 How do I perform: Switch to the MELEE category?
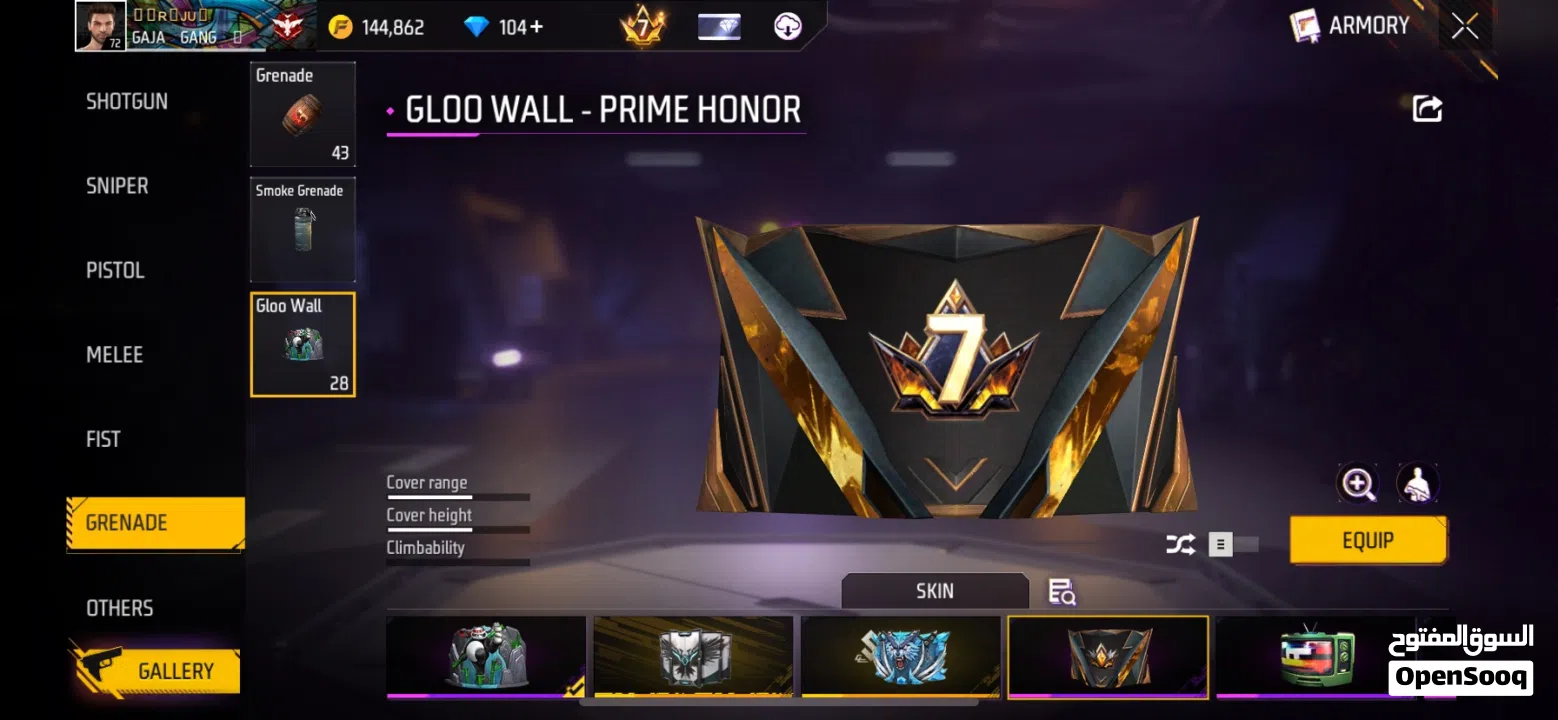(114, 355)
